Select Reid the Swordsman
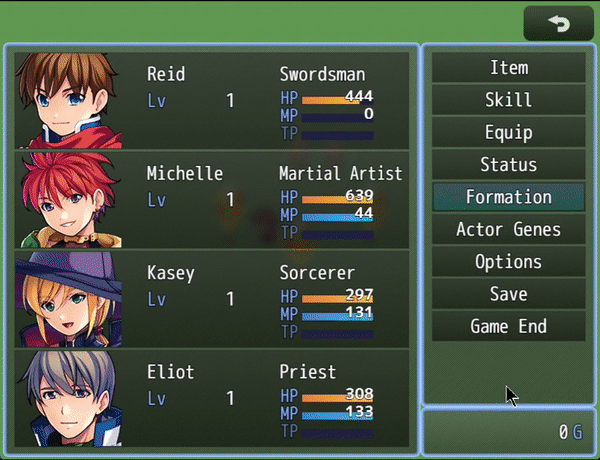600x460 pixels. (212, 100)
